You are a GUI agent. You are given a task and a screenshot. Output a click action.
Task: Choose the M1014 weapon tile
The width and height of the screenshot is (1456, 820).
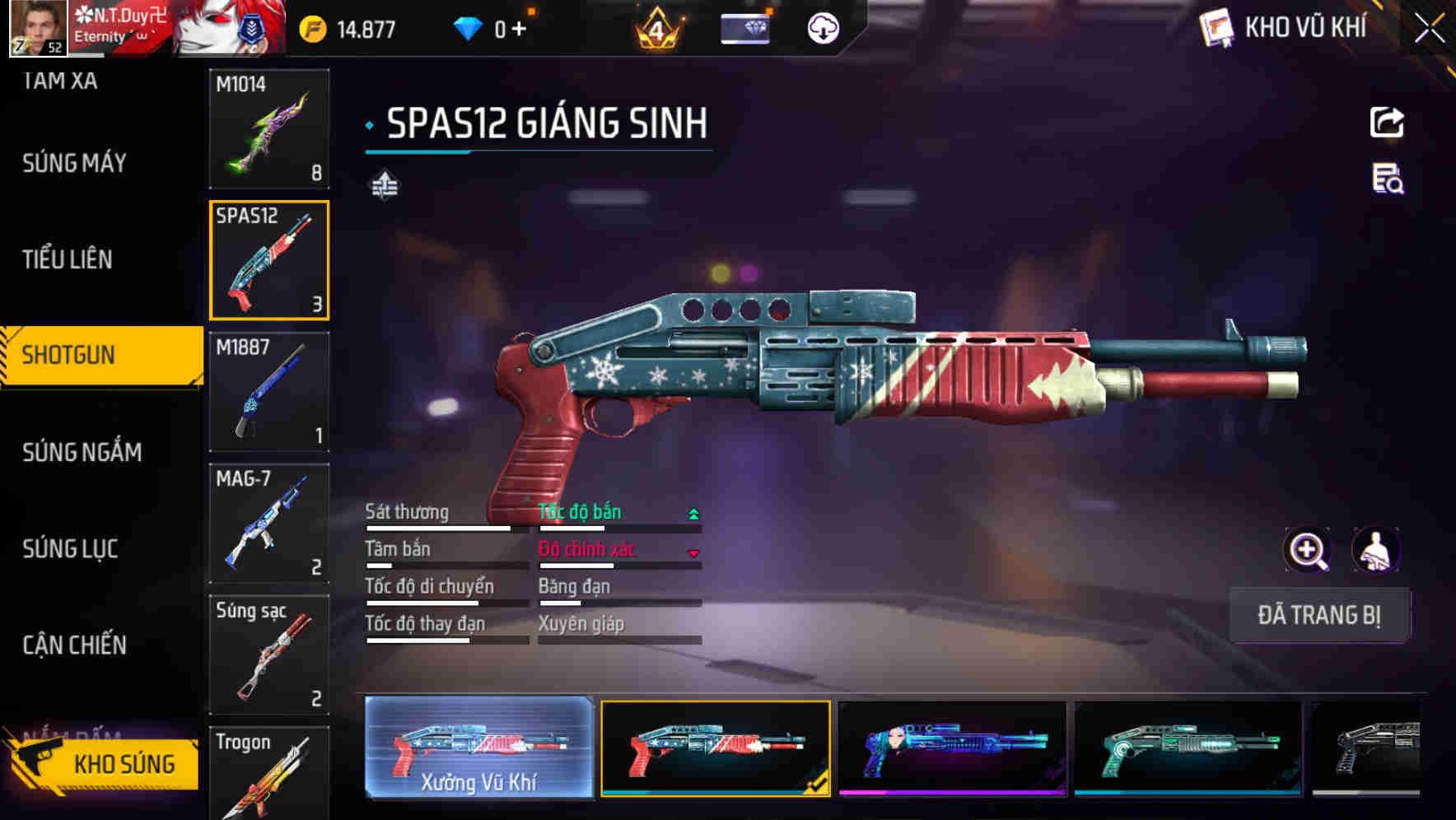coord(269,128)
